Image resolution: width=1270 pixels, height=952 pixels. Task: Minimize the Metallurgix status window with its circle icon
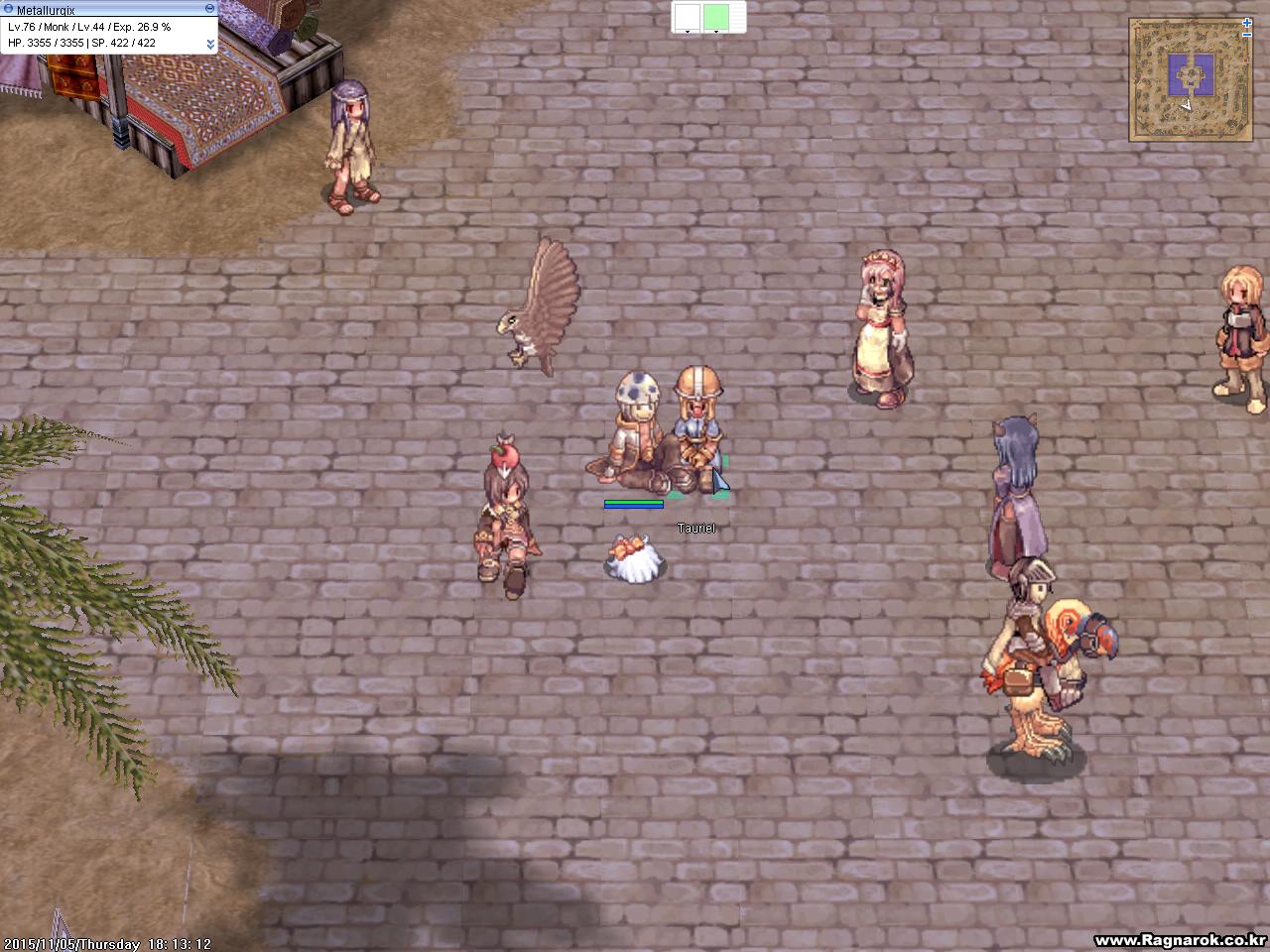(x=210, y=8)
